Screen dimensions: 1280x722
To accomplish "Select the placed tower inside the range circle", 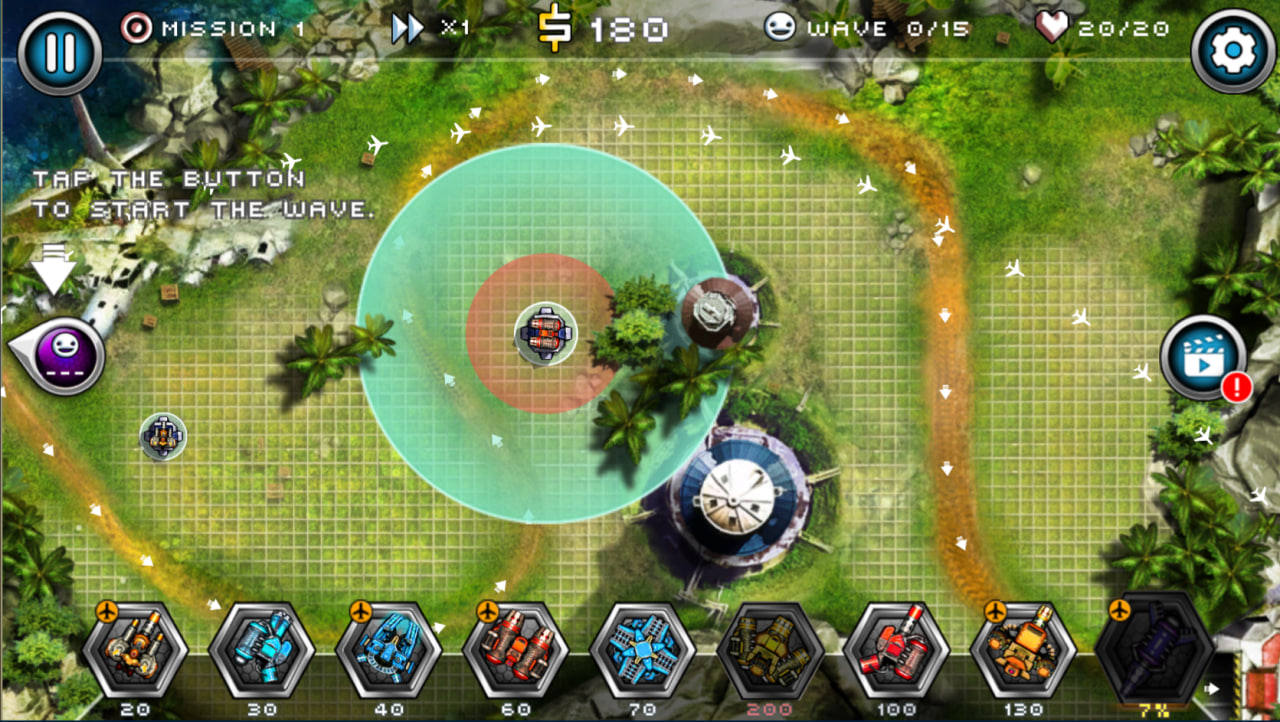I will tap(546, 333).
